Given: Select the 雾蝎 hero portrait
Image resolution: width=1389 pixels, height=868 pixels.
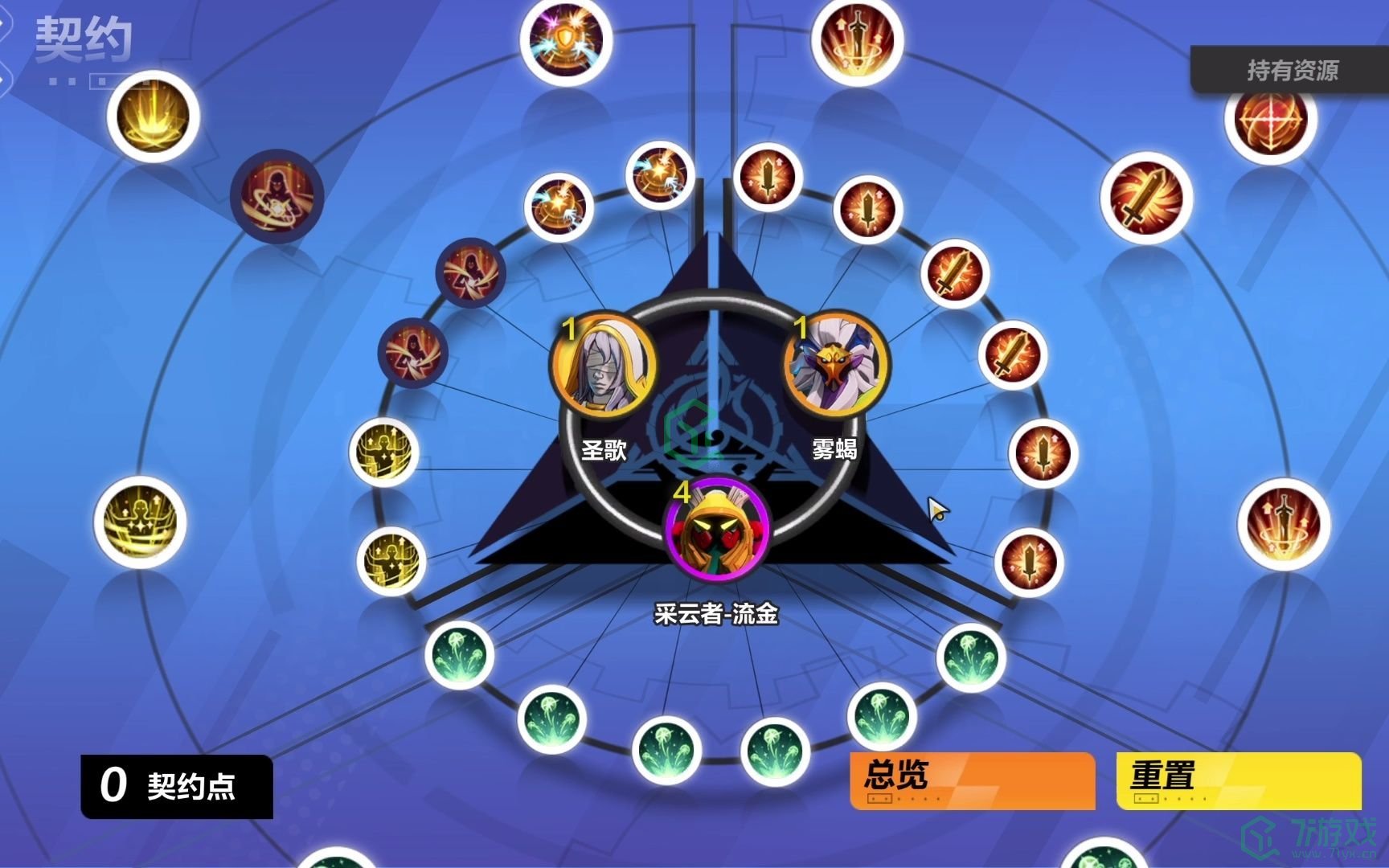Looking at the screenshot, I should point(835,366).
